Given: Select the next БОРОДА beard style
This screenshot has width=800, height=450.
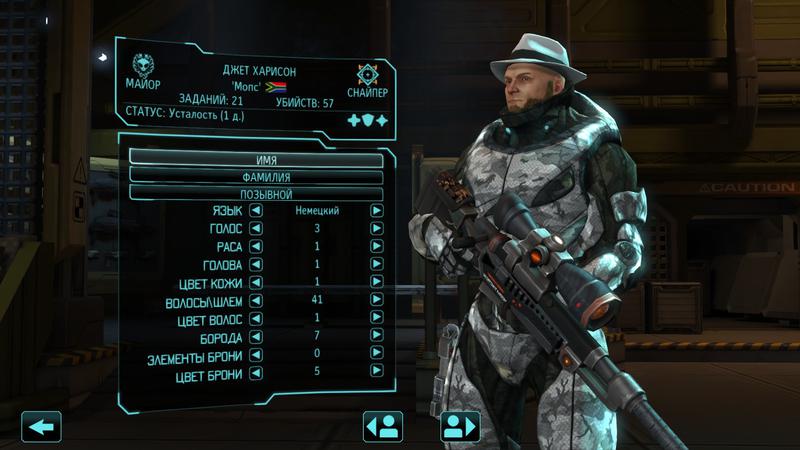Looking at the screenshot, I should (x=377, y=336).
